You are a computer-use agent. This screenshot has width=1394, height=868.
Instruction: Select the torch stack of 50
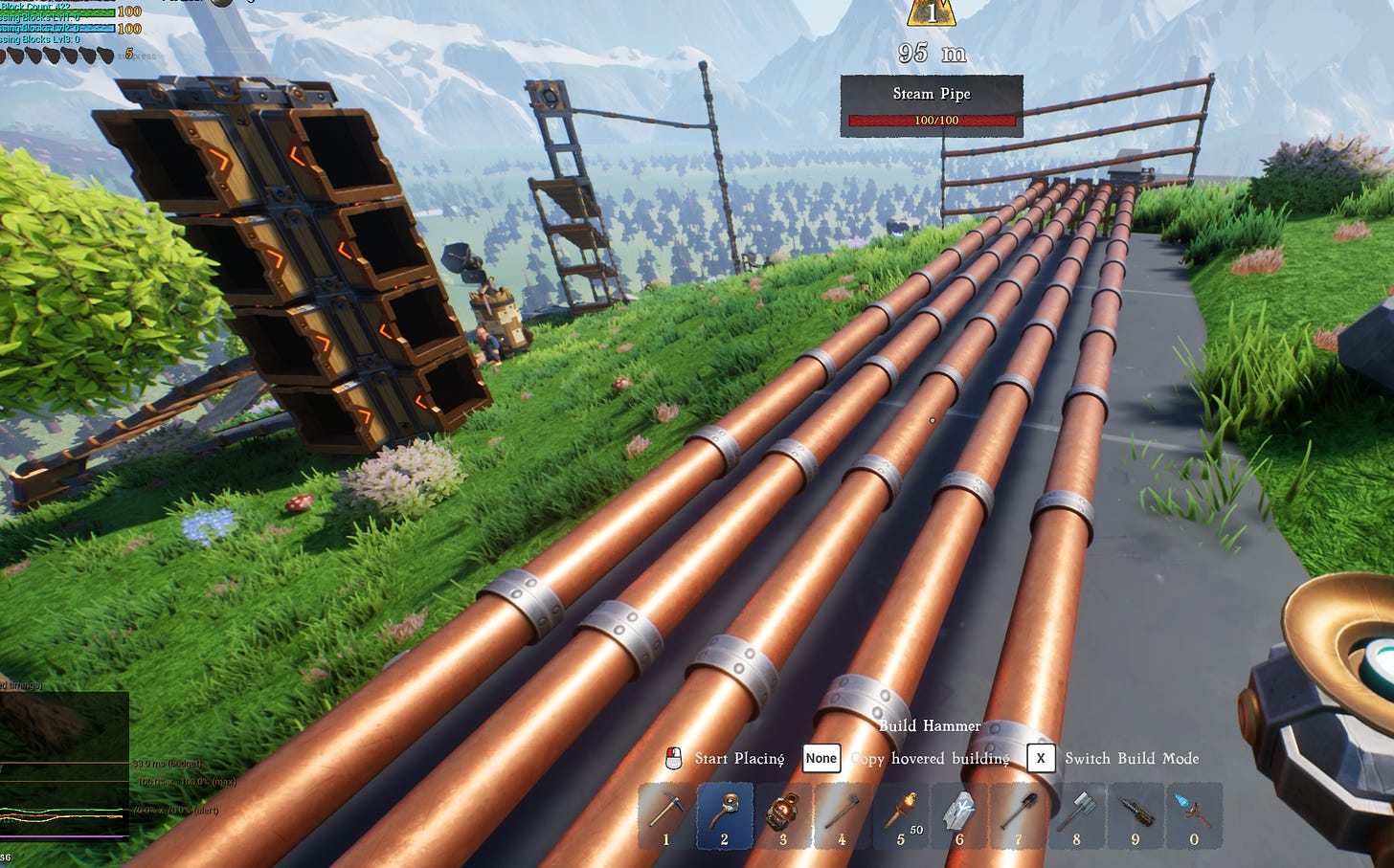901,814
